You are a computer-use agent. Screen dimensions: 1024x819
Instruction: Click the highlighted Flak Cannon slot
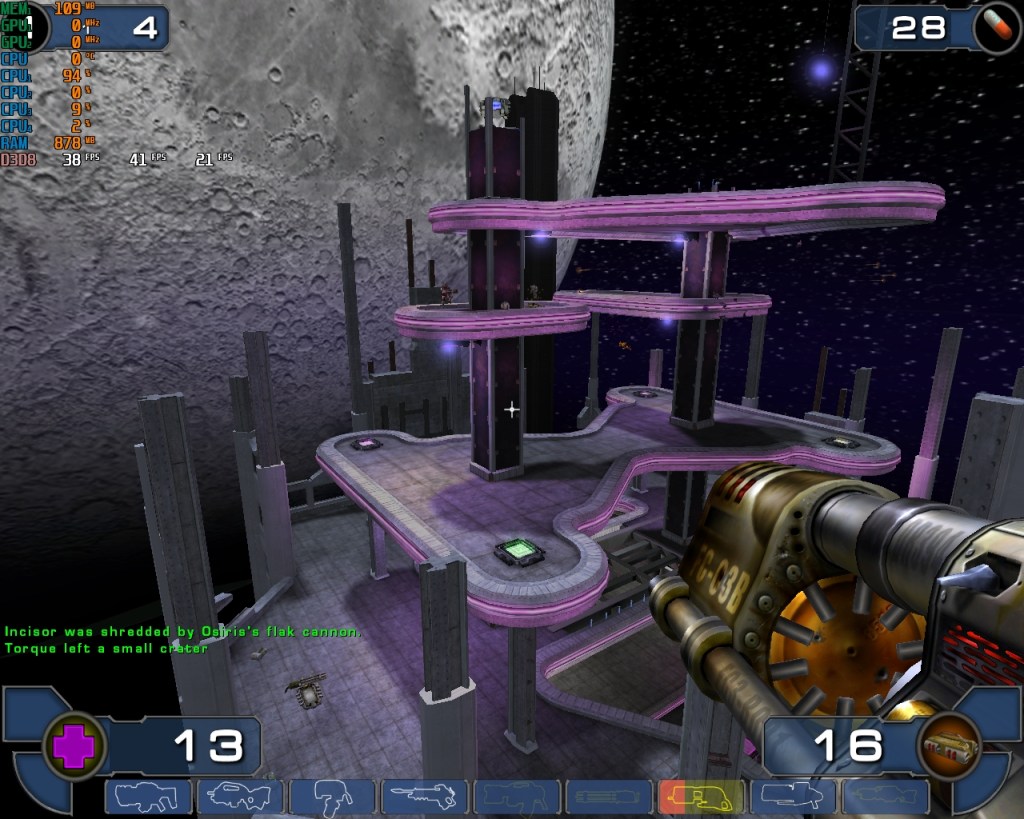(x=701, y=797)
